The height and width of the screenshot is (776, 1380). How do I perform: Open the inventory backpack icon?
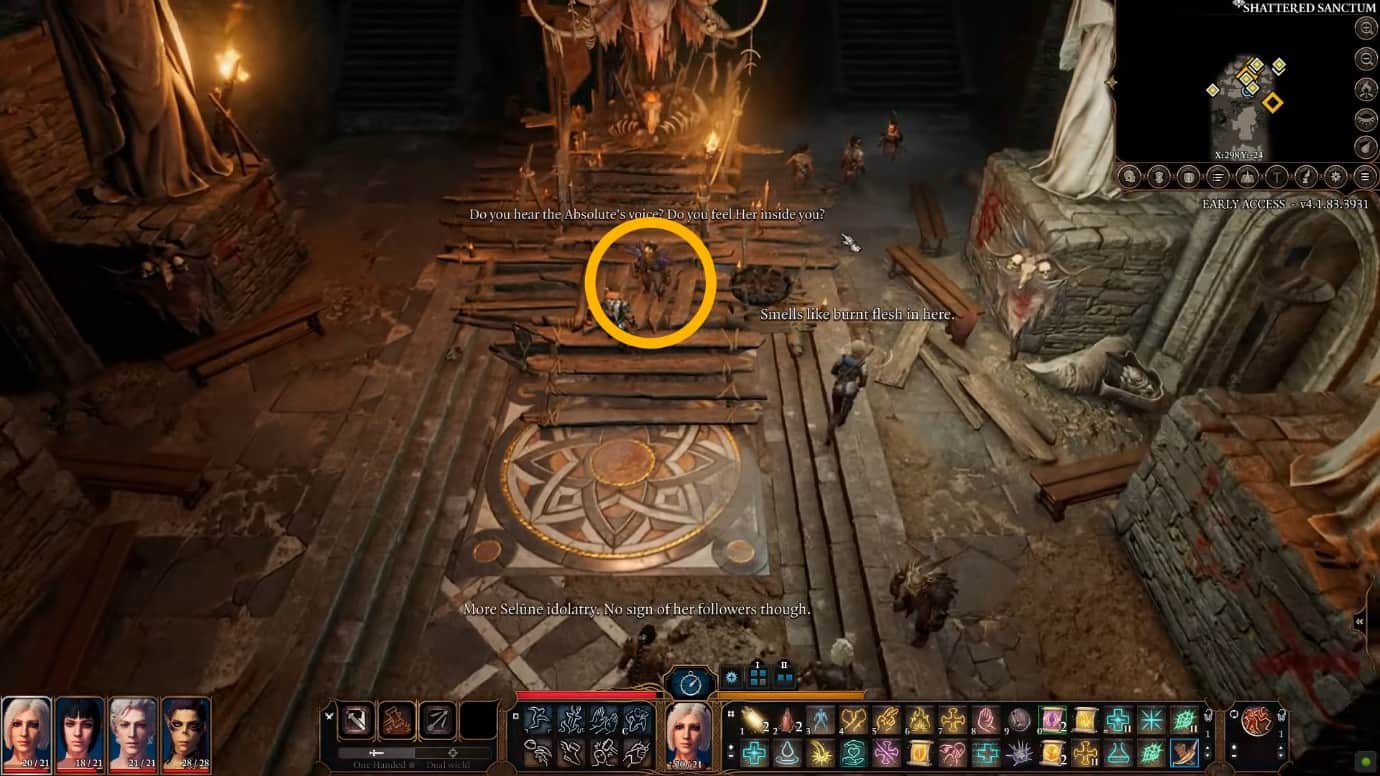1160,178
